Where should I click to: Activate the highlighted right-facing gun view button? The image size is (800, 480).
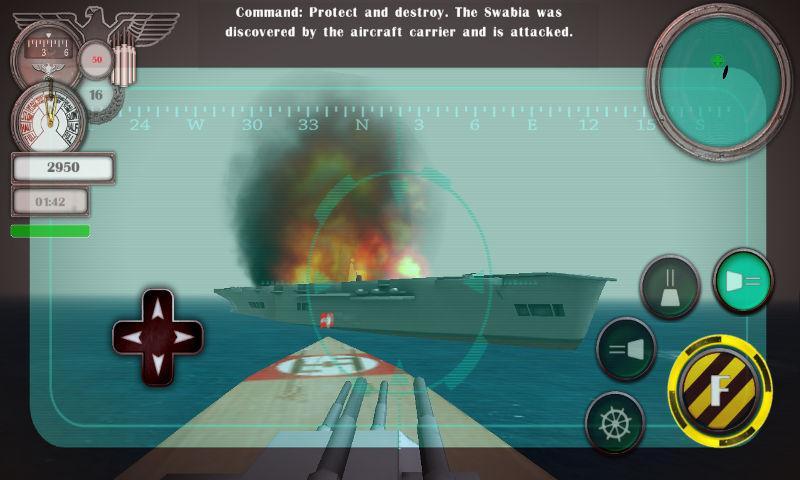[742, 280]
